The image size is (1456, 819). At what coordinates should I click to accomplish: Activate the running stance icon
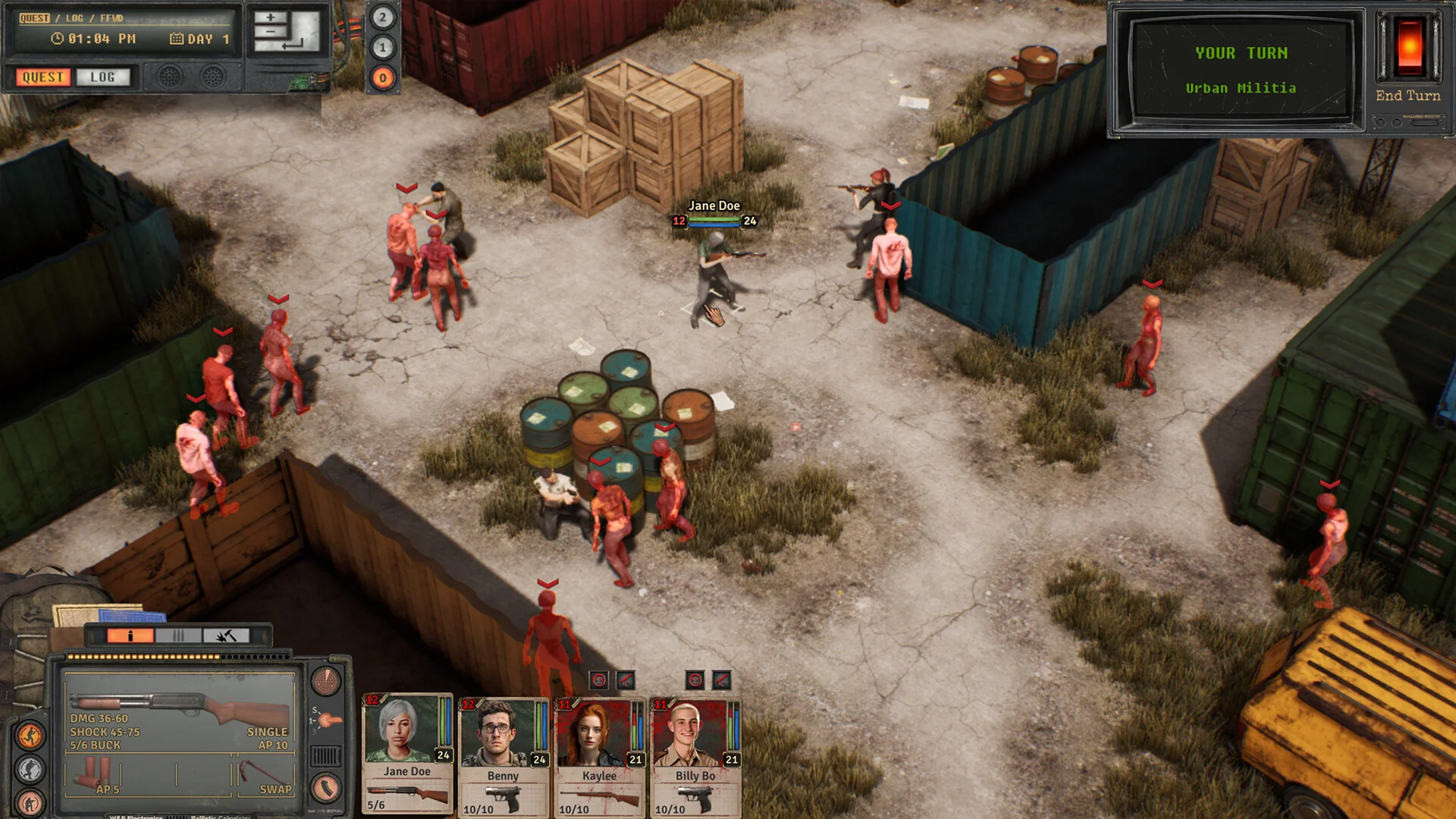31,735
